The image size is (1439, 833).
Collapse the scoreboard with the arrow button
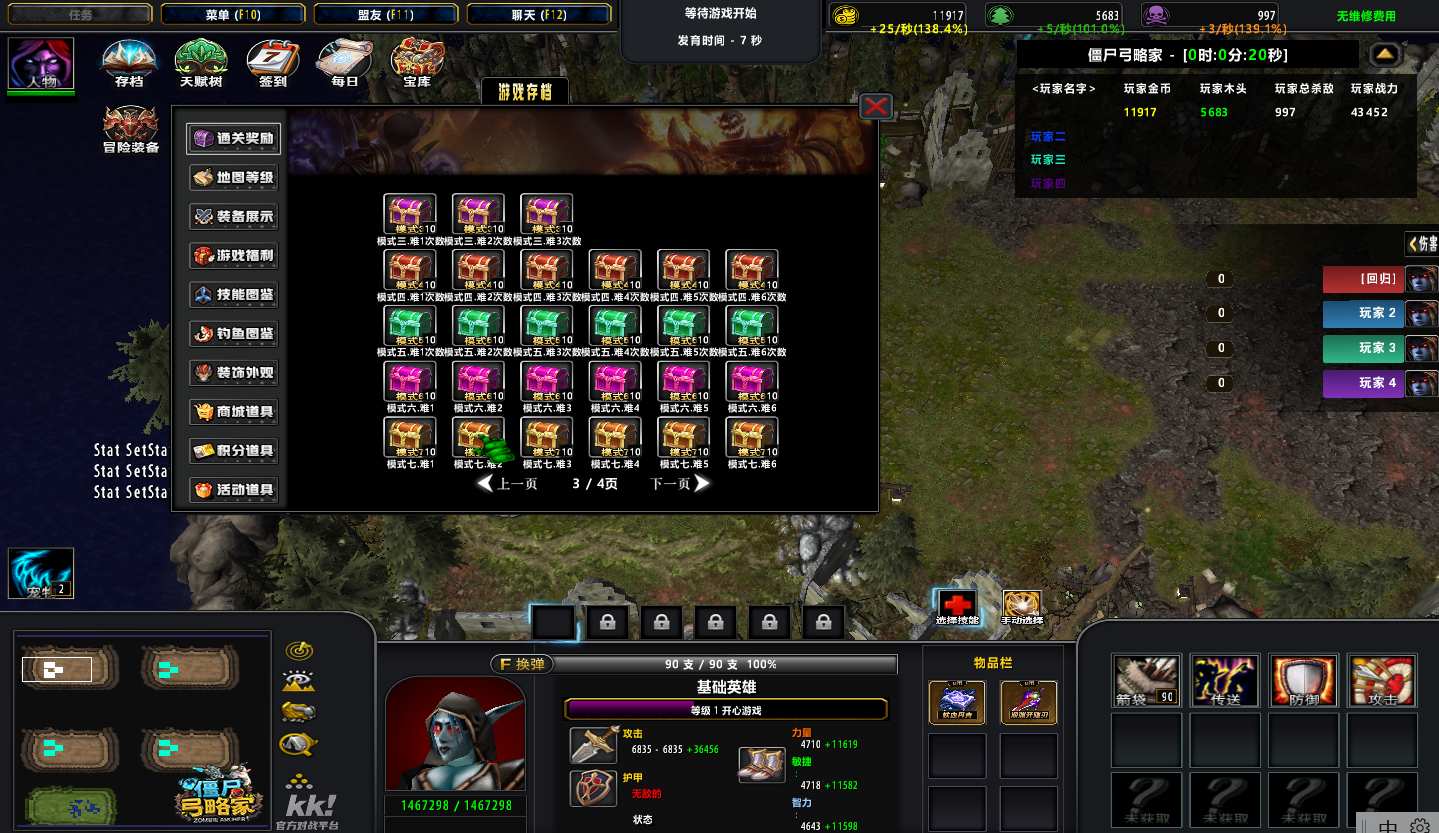pos(1385,54)
